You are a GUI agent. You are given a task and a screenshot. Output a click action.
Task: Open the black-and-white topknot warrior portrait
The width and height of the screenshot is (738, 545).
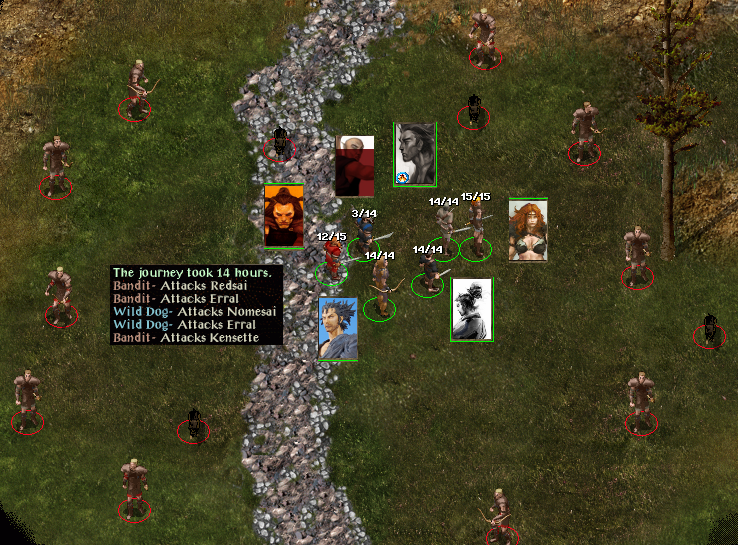(471, 309)
